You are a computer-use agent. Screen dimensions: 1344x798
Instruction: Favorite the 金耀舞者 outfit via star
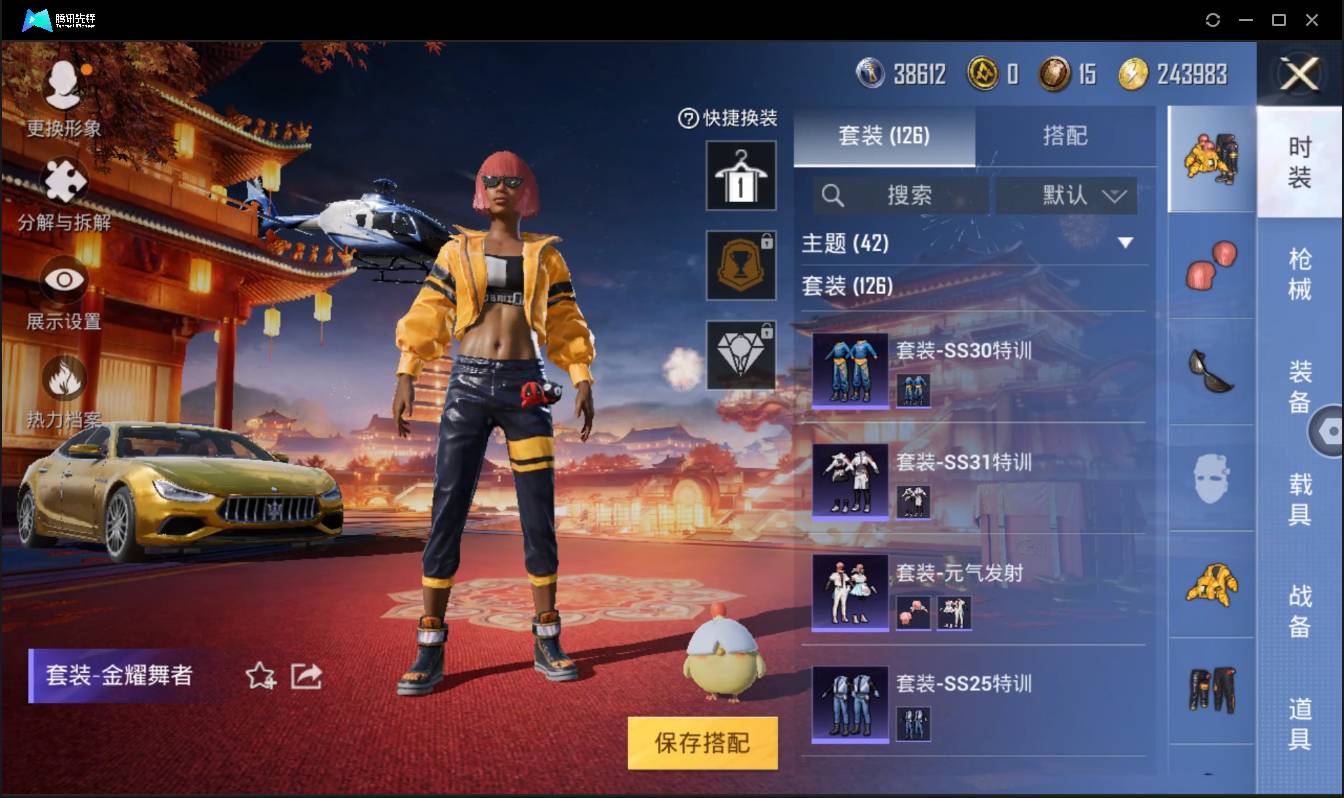(258, 676)
